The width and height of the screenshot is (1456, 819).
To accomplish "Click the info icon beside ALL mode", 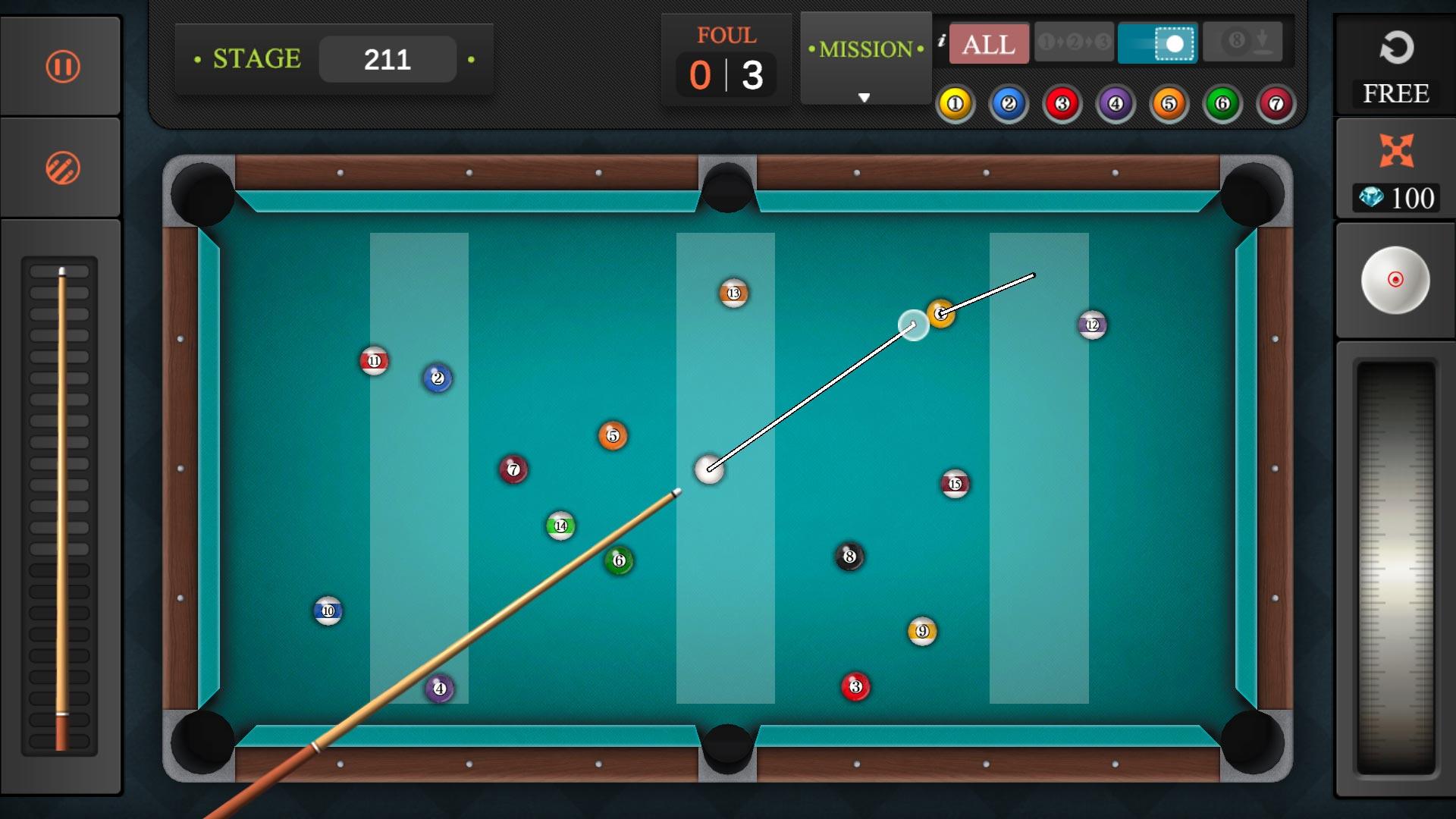I will click(943, 42).
